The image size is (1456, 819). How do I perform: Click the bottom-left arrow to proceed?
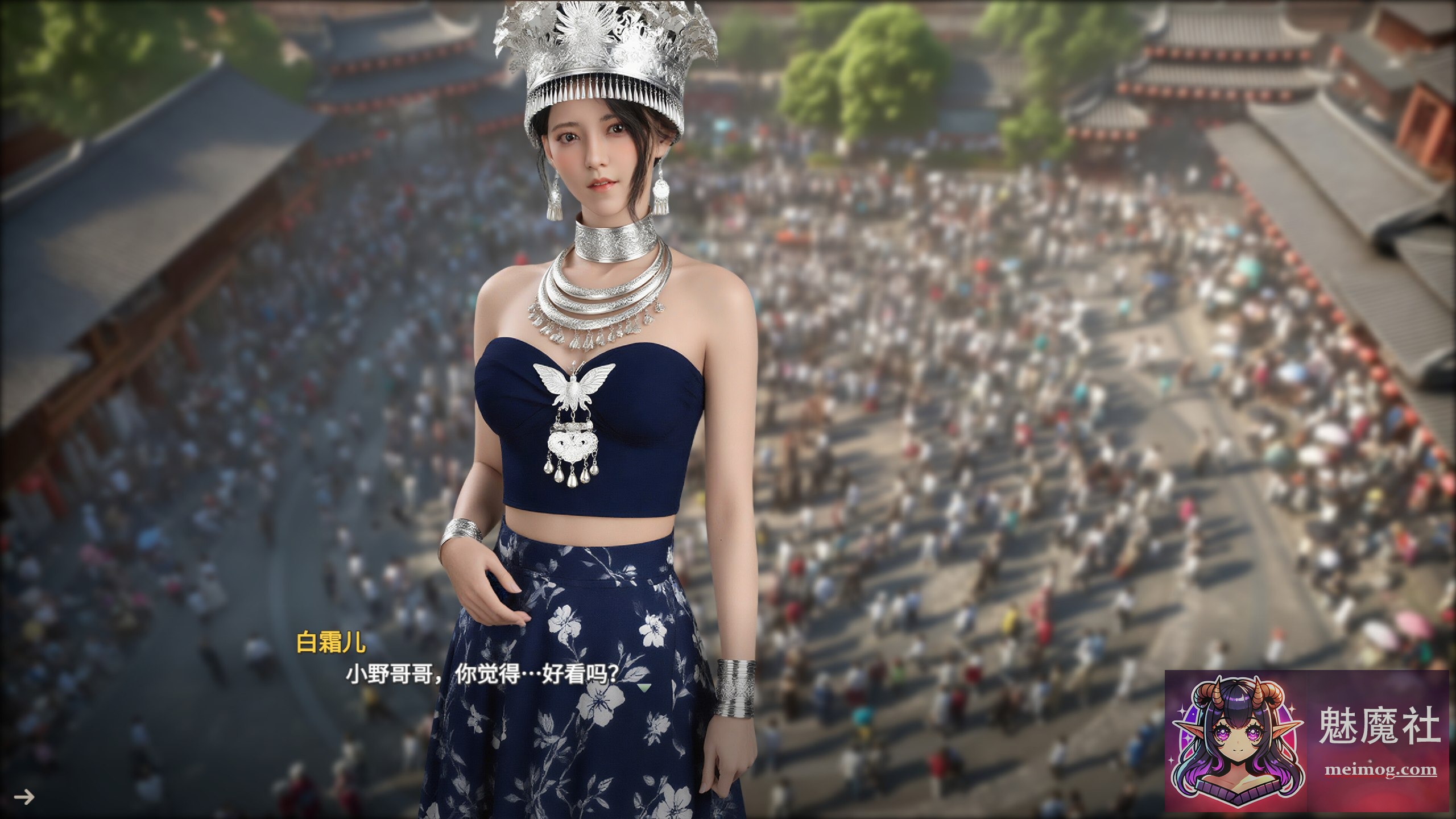pyautogui.click(x=25, y=797)
